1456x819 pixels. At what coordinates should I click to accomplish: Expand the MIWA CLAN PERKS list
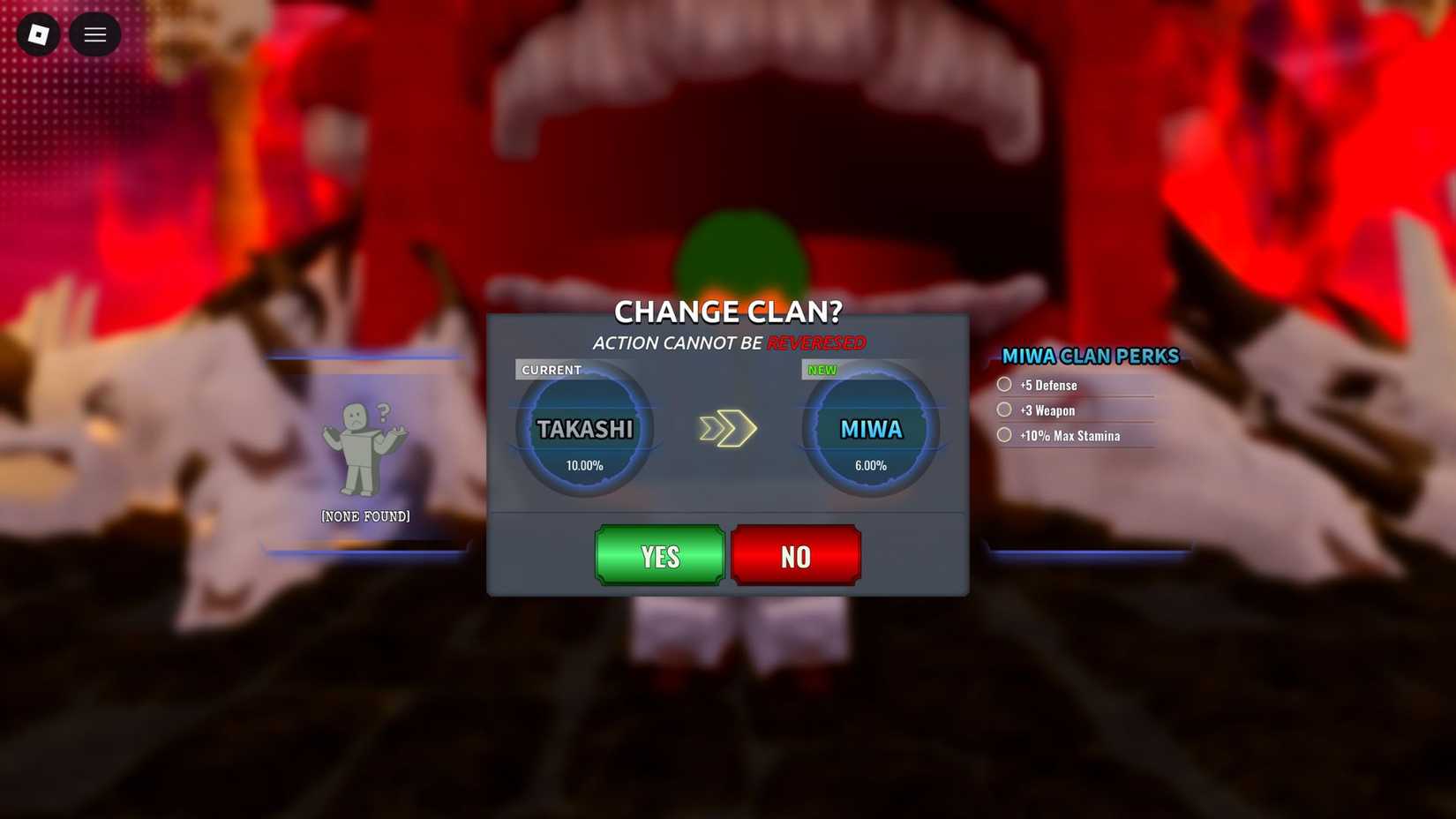pyautogui.click(x=1090, y=357)
